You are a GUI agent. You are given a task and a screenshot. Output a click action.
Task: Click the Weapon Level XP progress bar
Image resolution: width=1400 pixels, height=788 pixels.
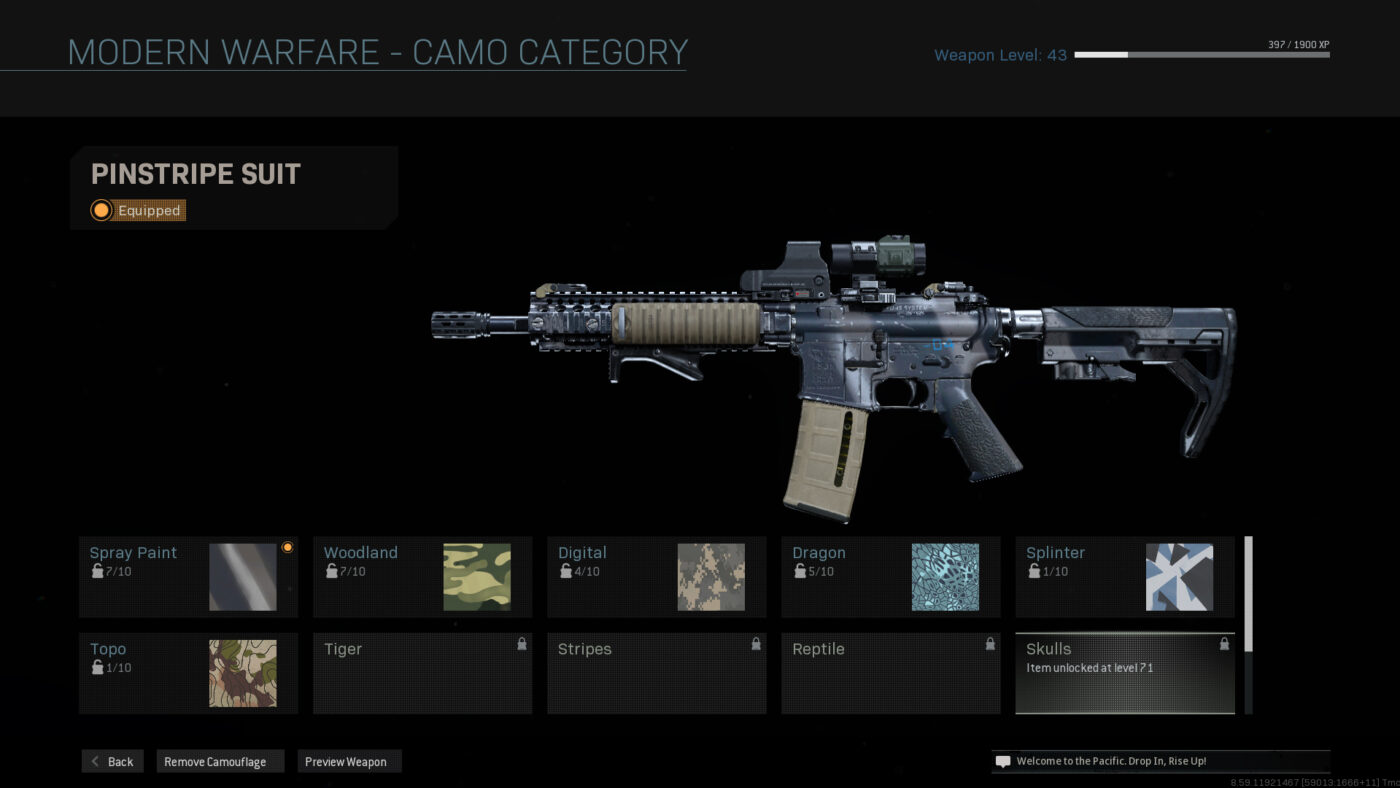(x=1200, y=55)
